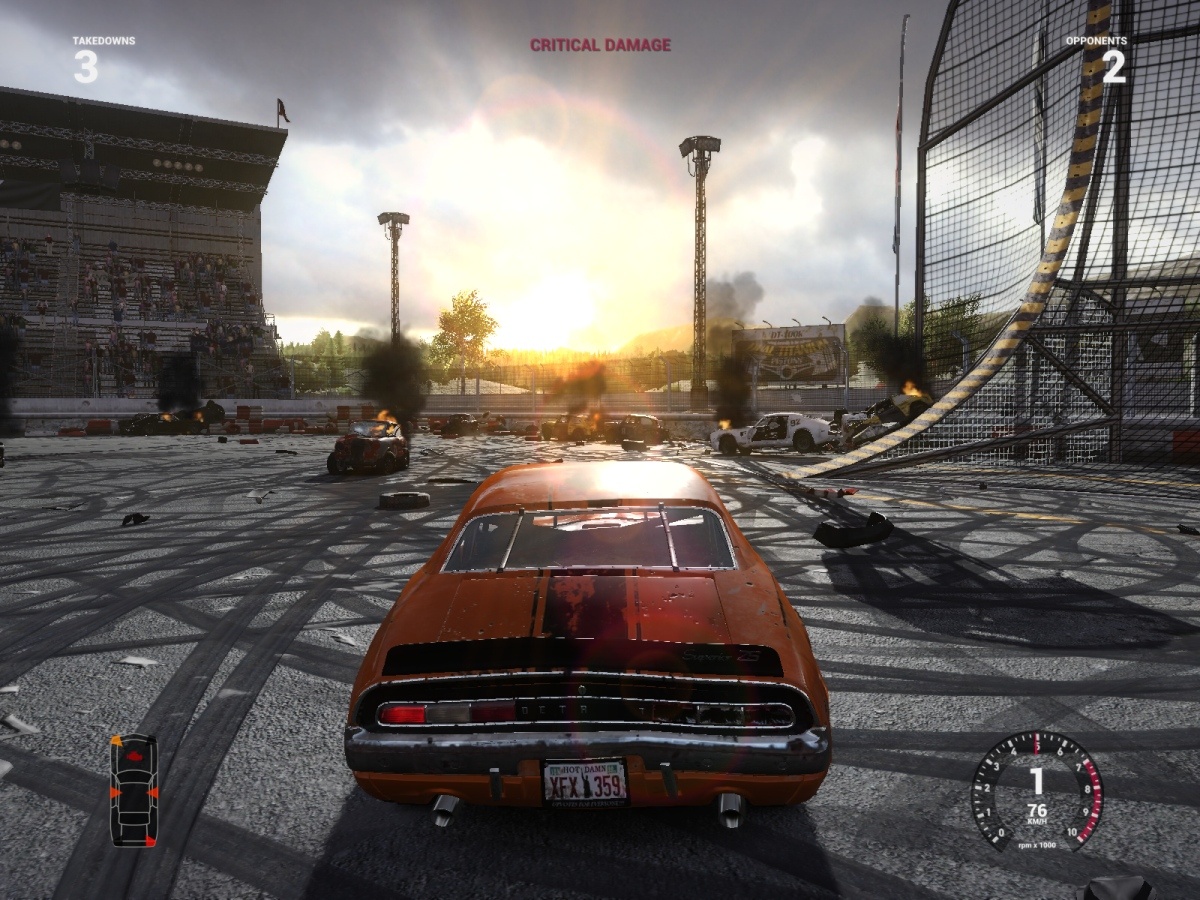Click the car damage diagram icon
Image resolution: width=1200 pixels, height=900 pixels.
pyautogui.click(x=134, y=790)
